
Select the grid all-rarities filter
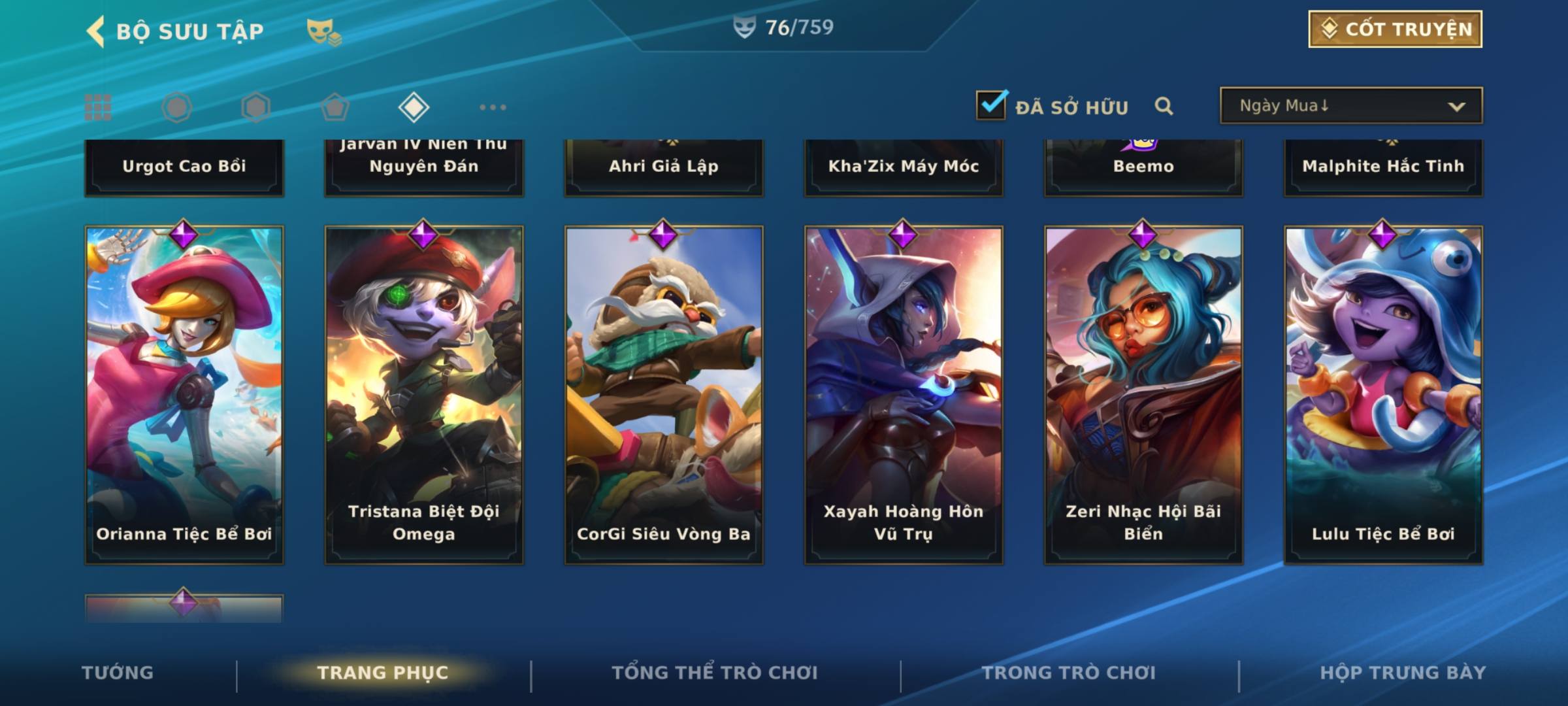click(98, 107)
